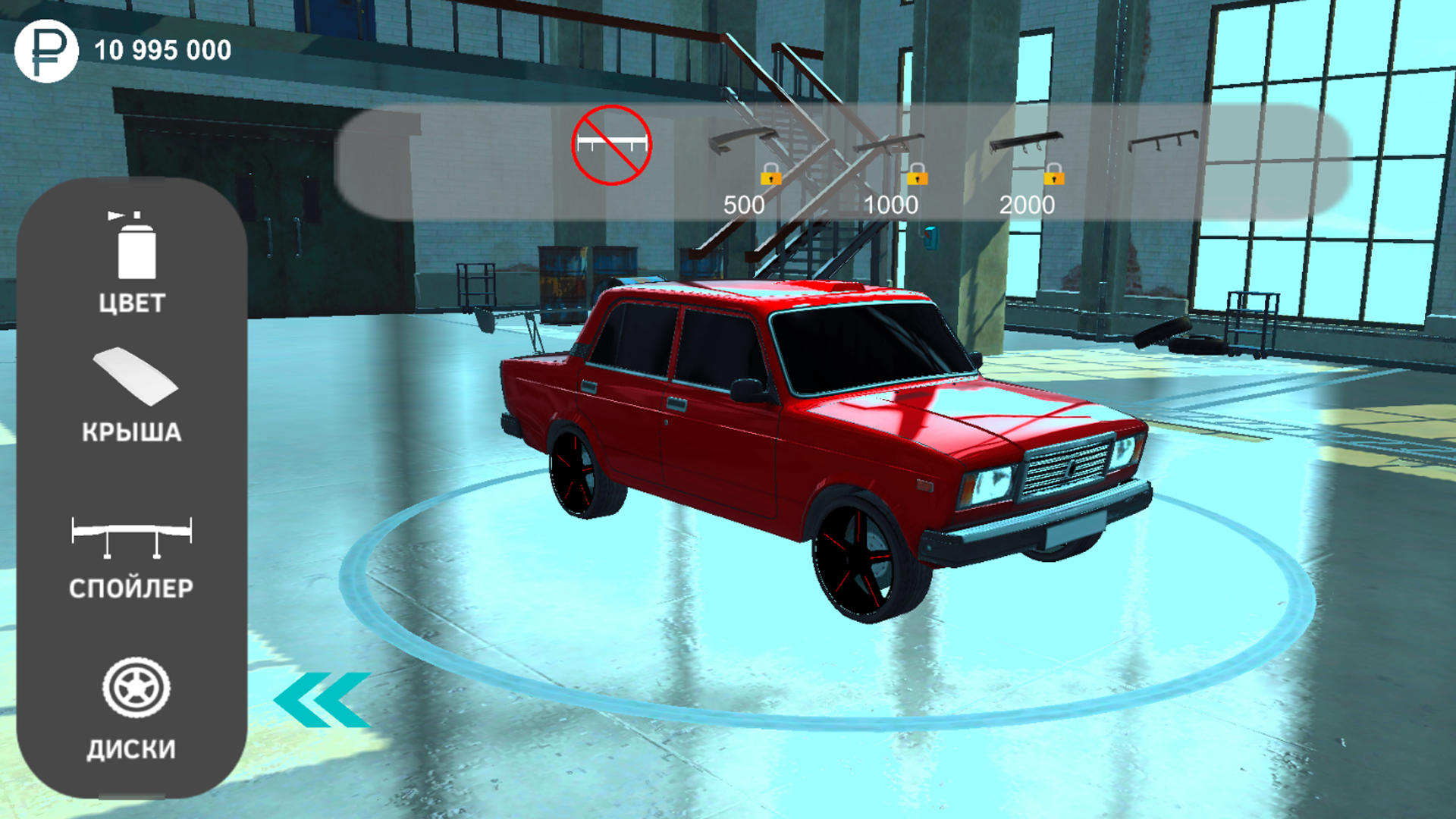Click the money balance 10 995 000
Image resolution: width=1456 pixels, height=819 pixels.
tap(162, 50)
